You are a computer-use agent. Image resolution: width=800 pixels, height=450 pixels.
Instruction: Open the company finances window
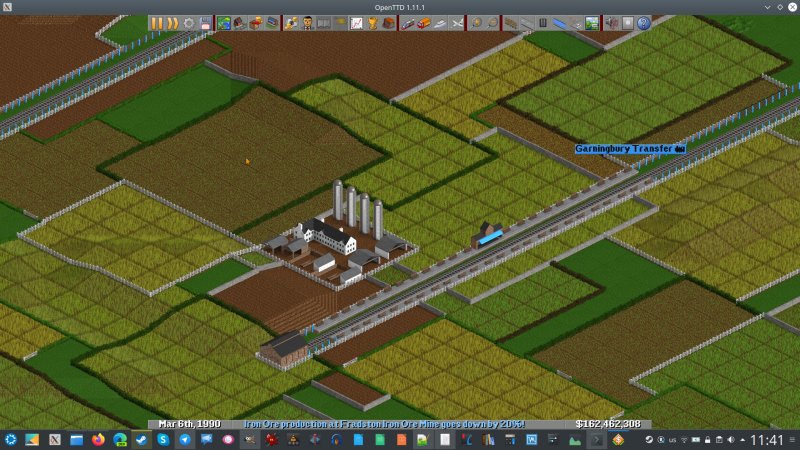(291, 22)
